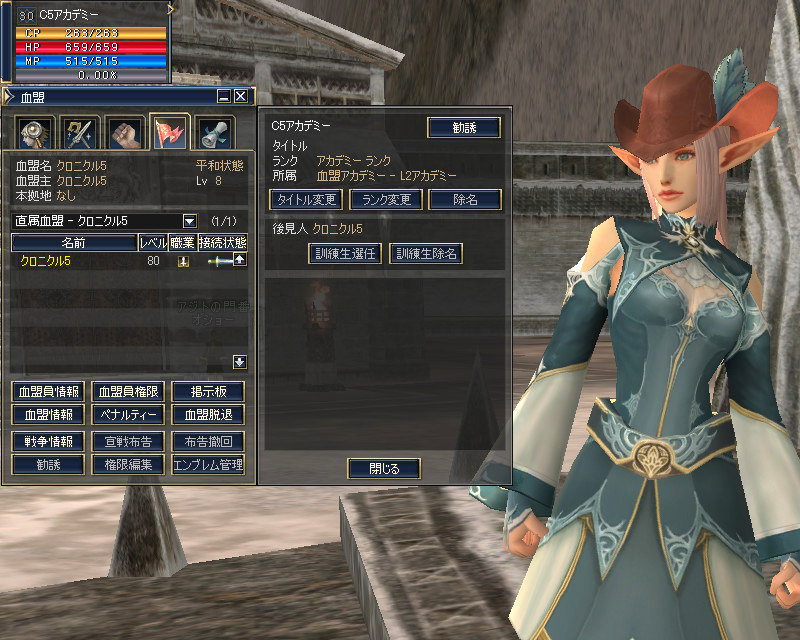Close the member panel with 閉じる
The image size is (800, 640).
coord(384,468)
